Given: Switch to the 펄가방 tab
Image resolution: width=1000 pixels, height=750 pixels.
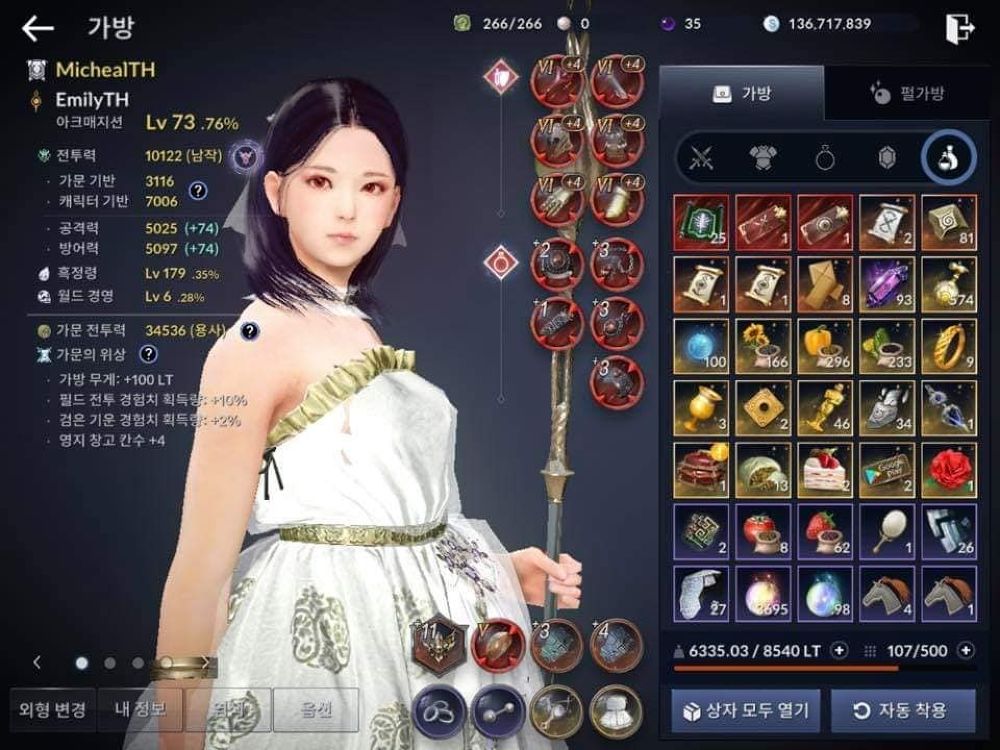Looking at the screenshot, I should 906,94.
